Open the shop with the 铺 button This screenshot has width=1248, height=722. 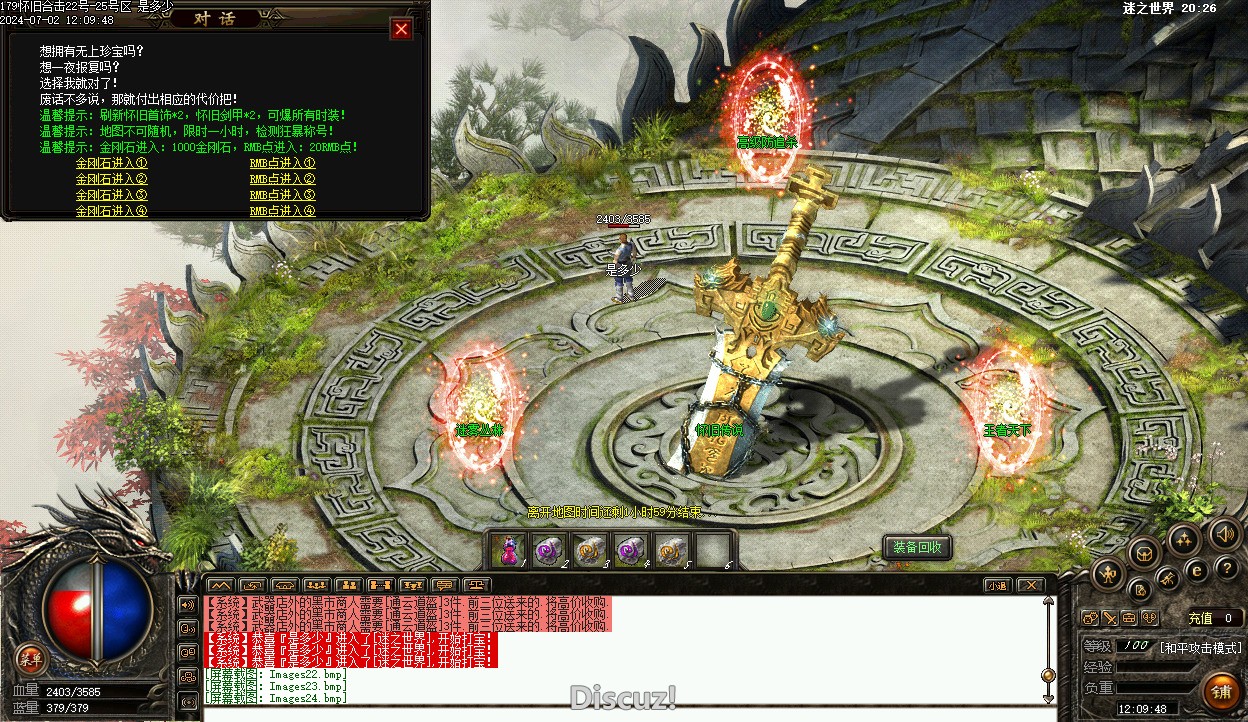[1221, 691]
